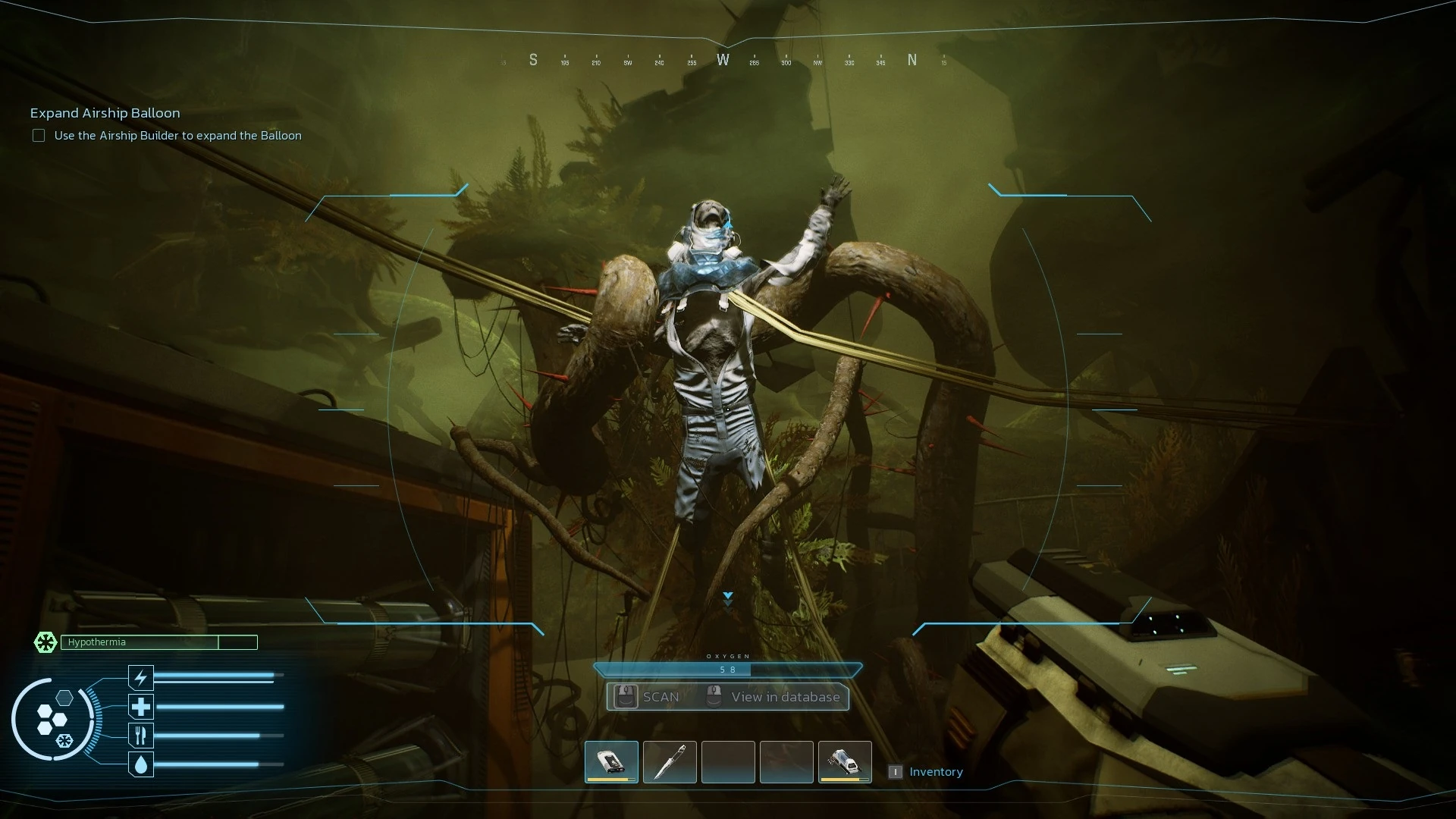The width and height of the screenshot is (1456, 819).
Task: Click the Hypothermia status effect icon
Action: tap(45, 642)
